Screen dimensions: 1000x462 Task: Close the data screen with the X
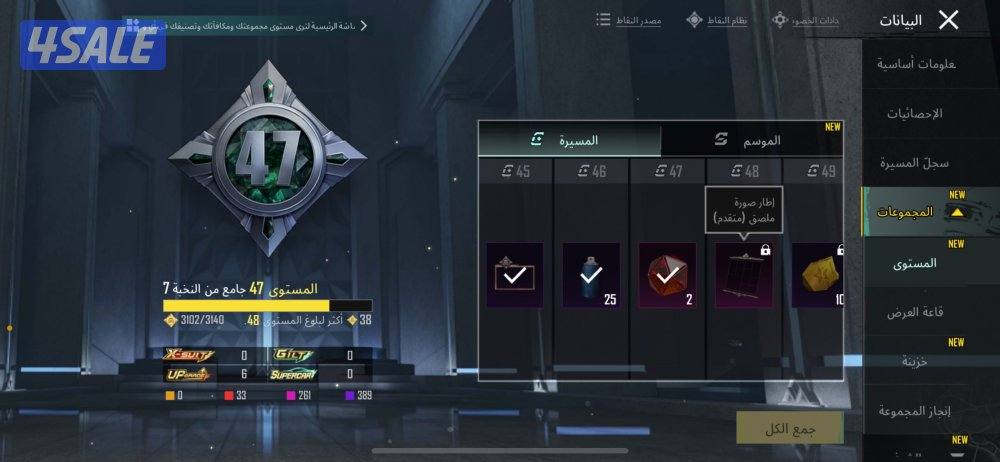(x=948, y=20)
